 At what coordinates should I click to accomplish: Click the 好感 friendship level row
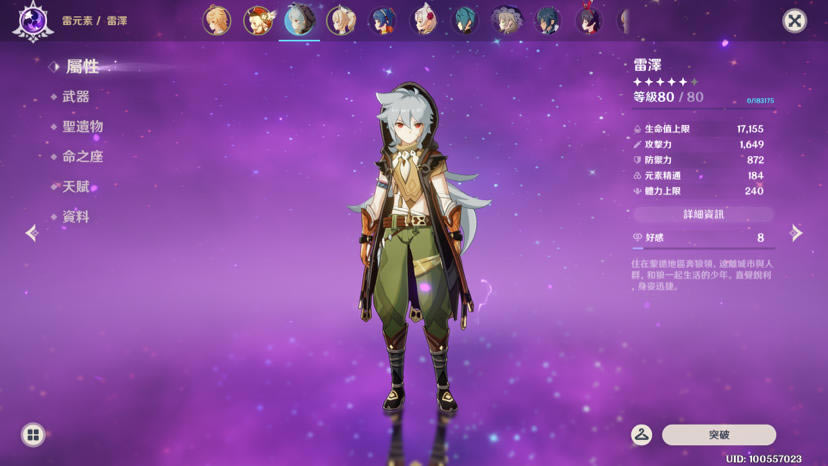coord(703,238)
